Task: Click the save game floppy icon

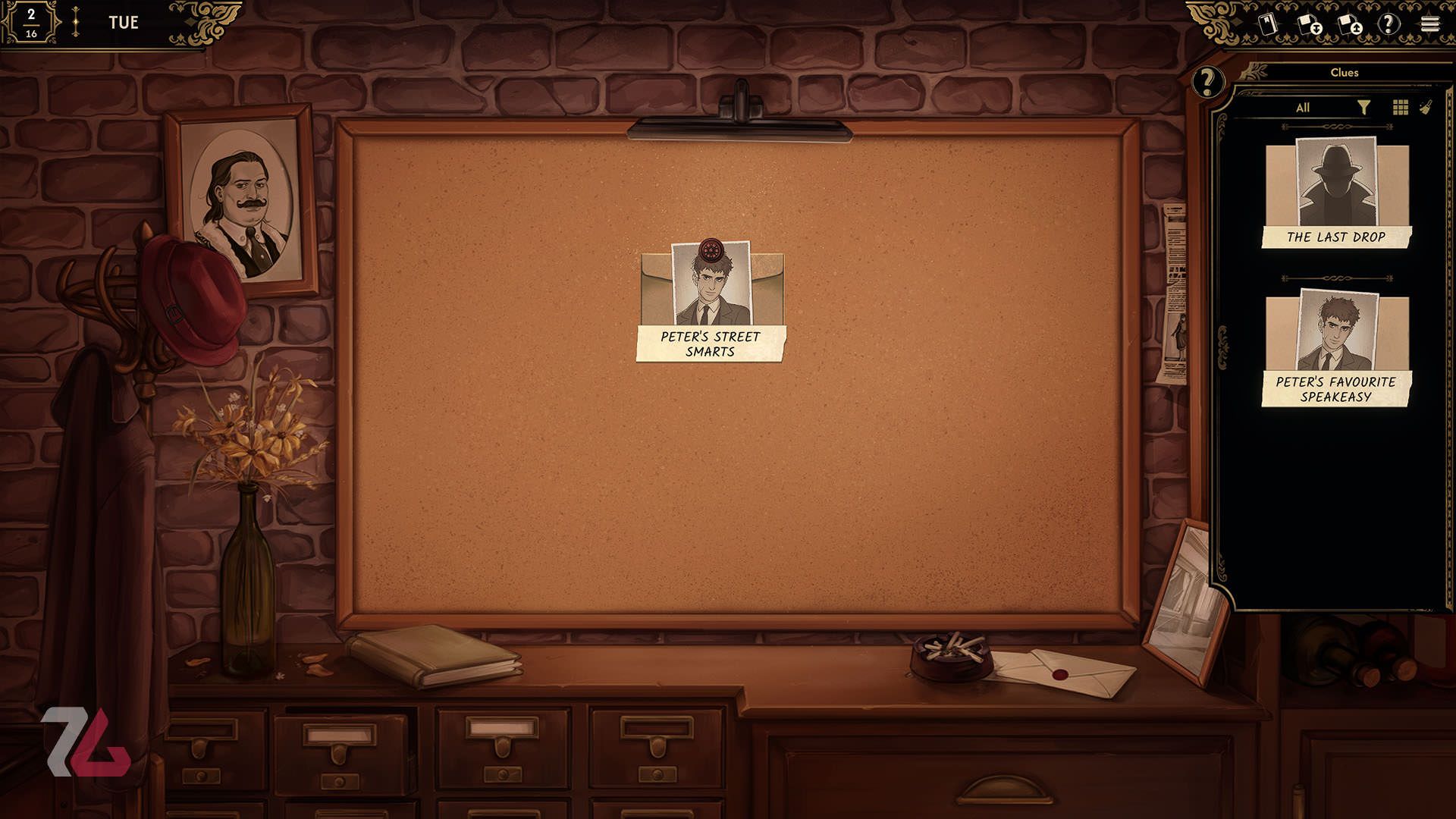Action: click(1310, 24)
